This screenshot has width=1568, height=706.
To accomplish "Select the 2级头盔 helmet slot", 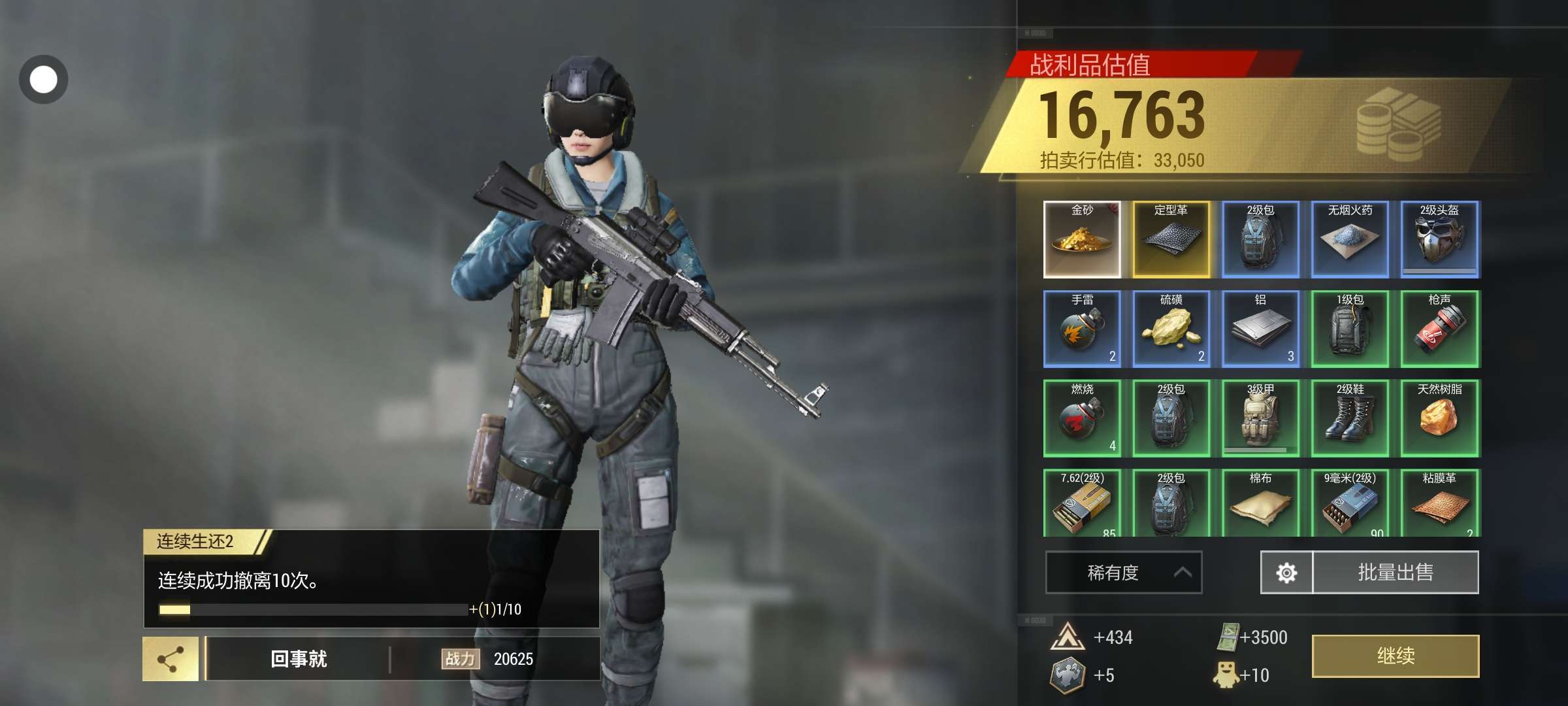I will pyautogui.click(x=1439, y=239).
